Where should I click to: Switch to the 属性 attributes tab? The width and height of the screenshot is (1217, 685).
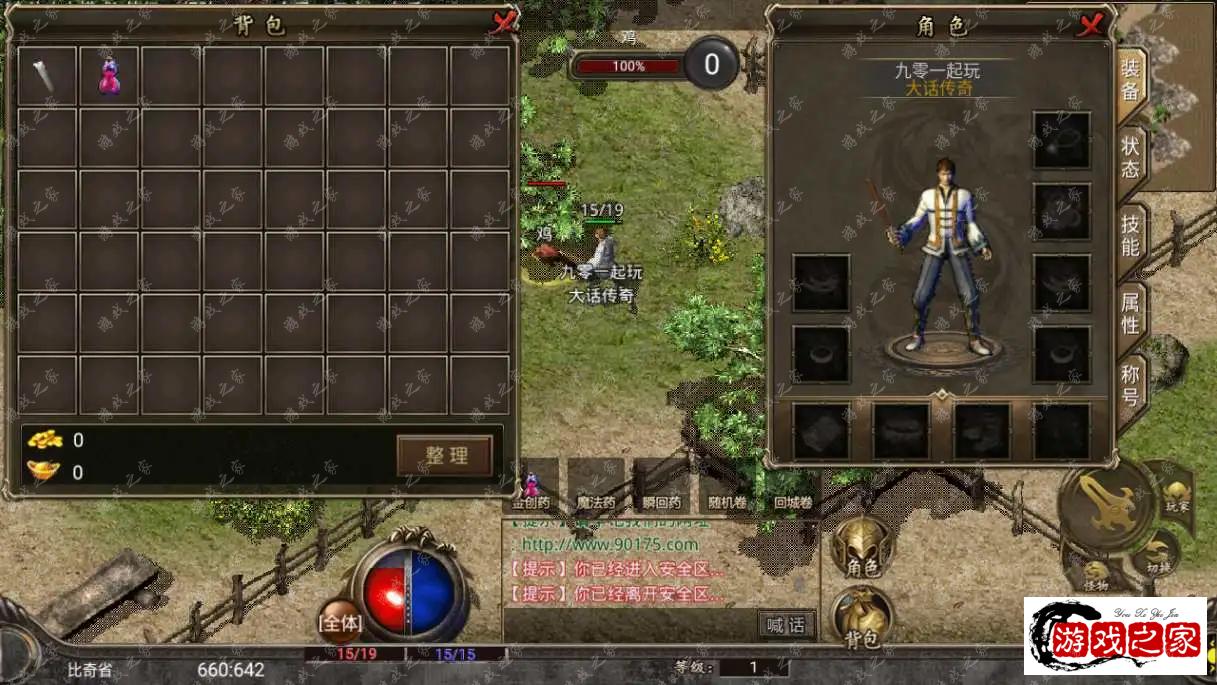click(1130, 312)
